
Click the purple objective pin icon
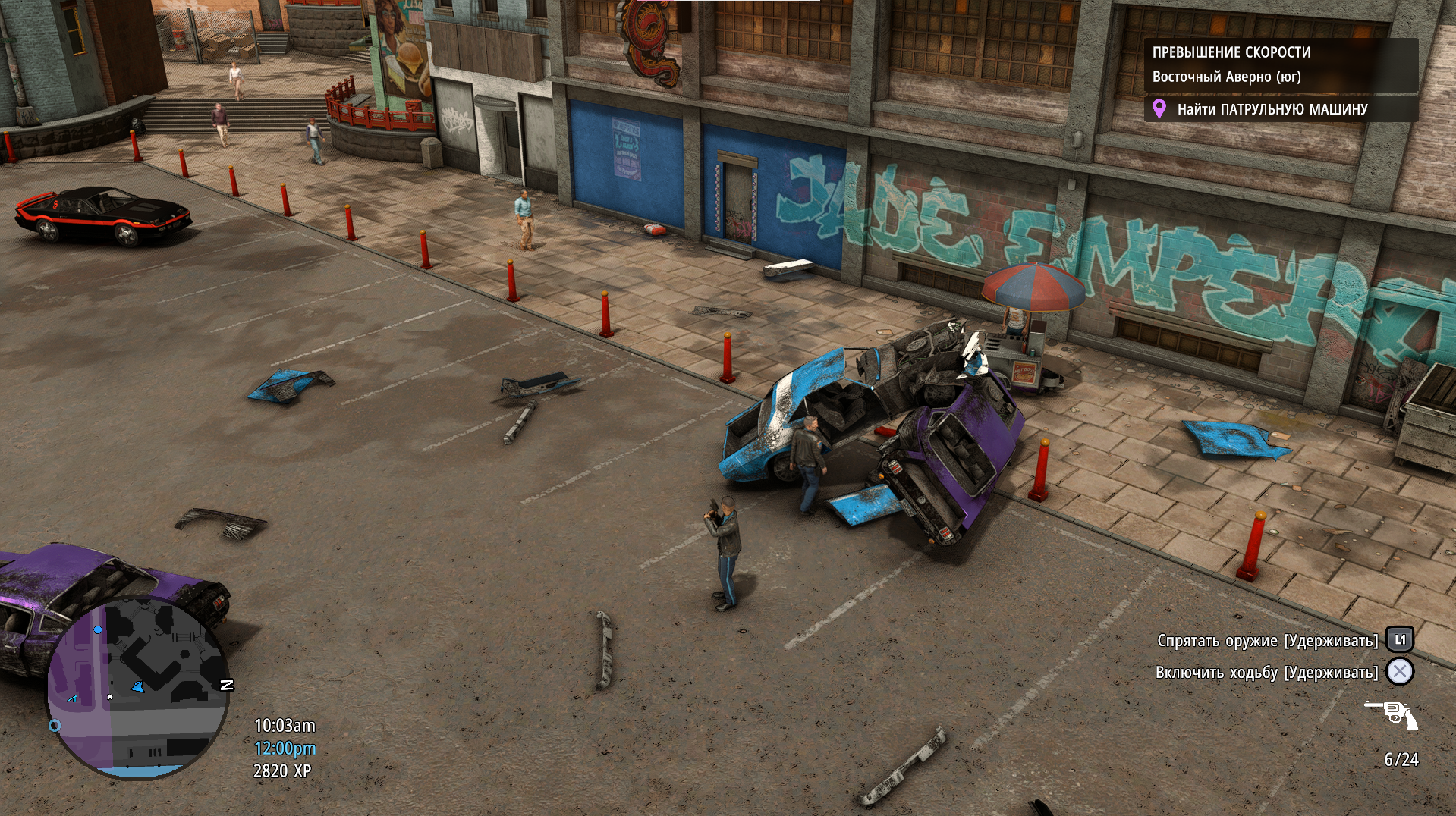click(1159, 109)
